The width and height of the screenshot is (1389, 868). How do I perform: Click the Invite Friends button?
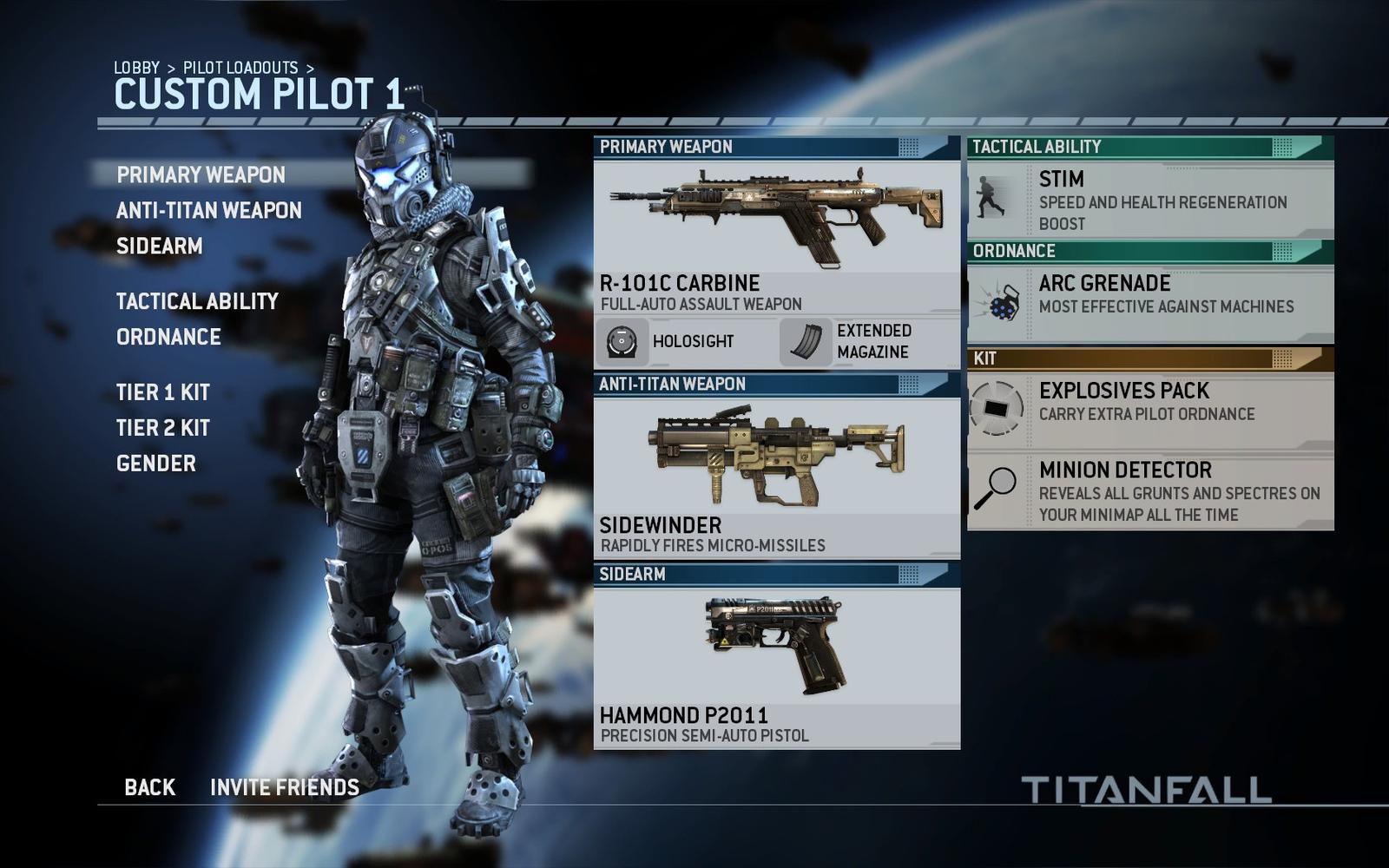coord(284,787)
